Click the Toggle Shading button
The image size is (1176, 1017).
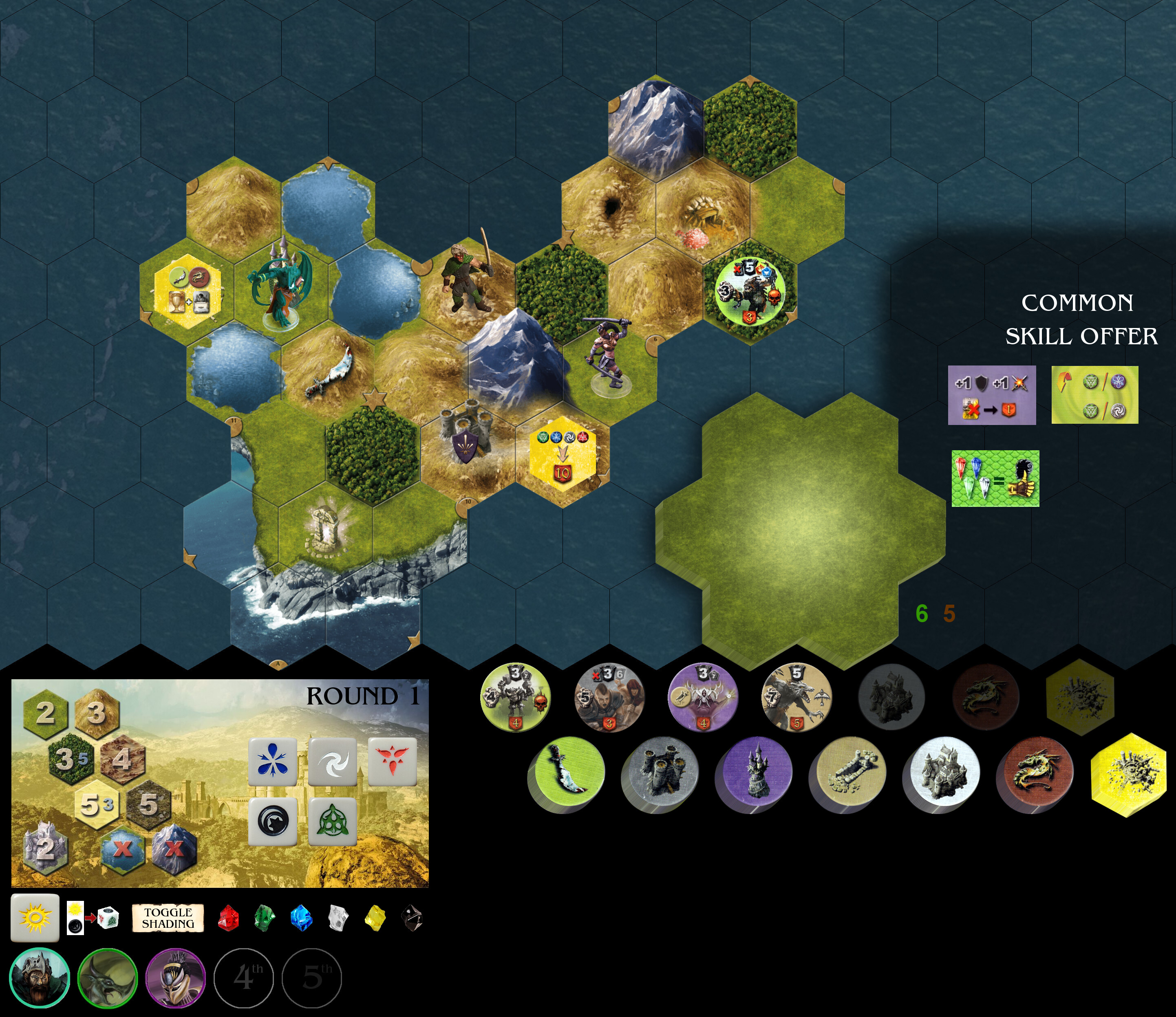(x=168, y=918)
